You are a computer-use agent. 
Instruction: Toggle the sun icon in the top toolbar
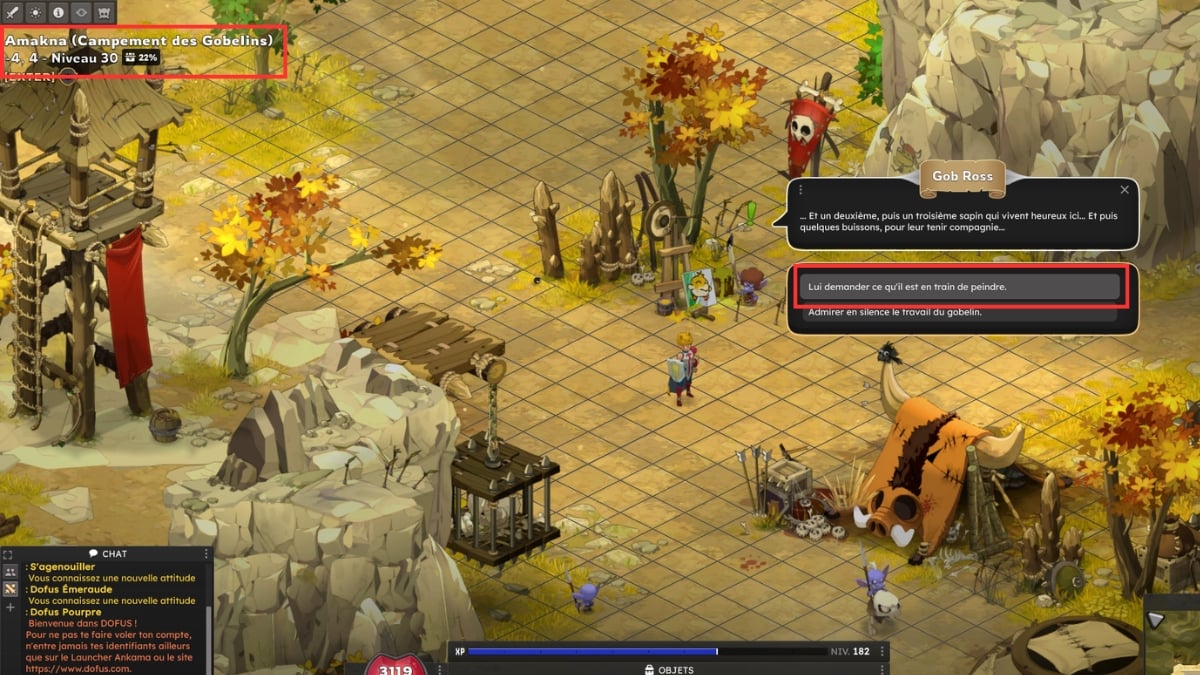[x=36, y=12]
